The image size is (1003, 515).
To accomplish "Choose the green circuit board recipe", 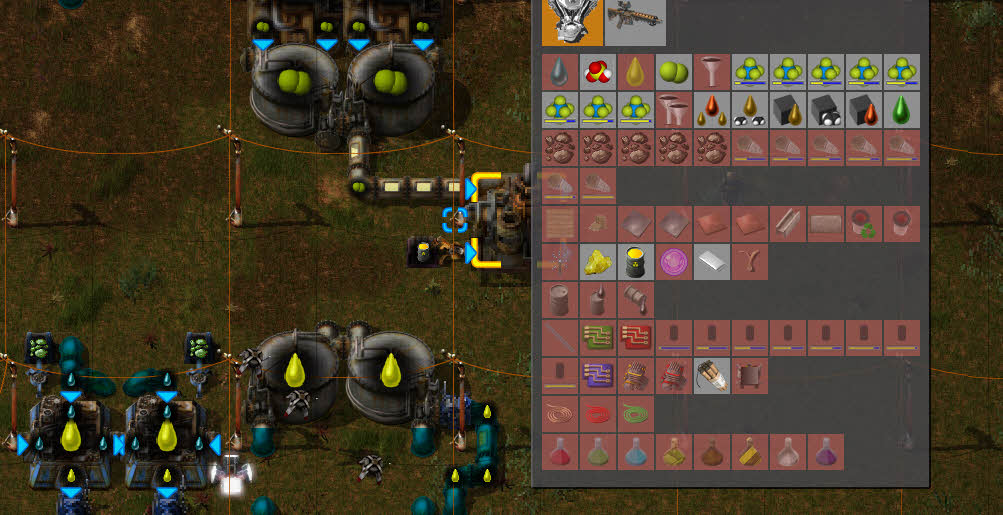I will tap(598, 337).
